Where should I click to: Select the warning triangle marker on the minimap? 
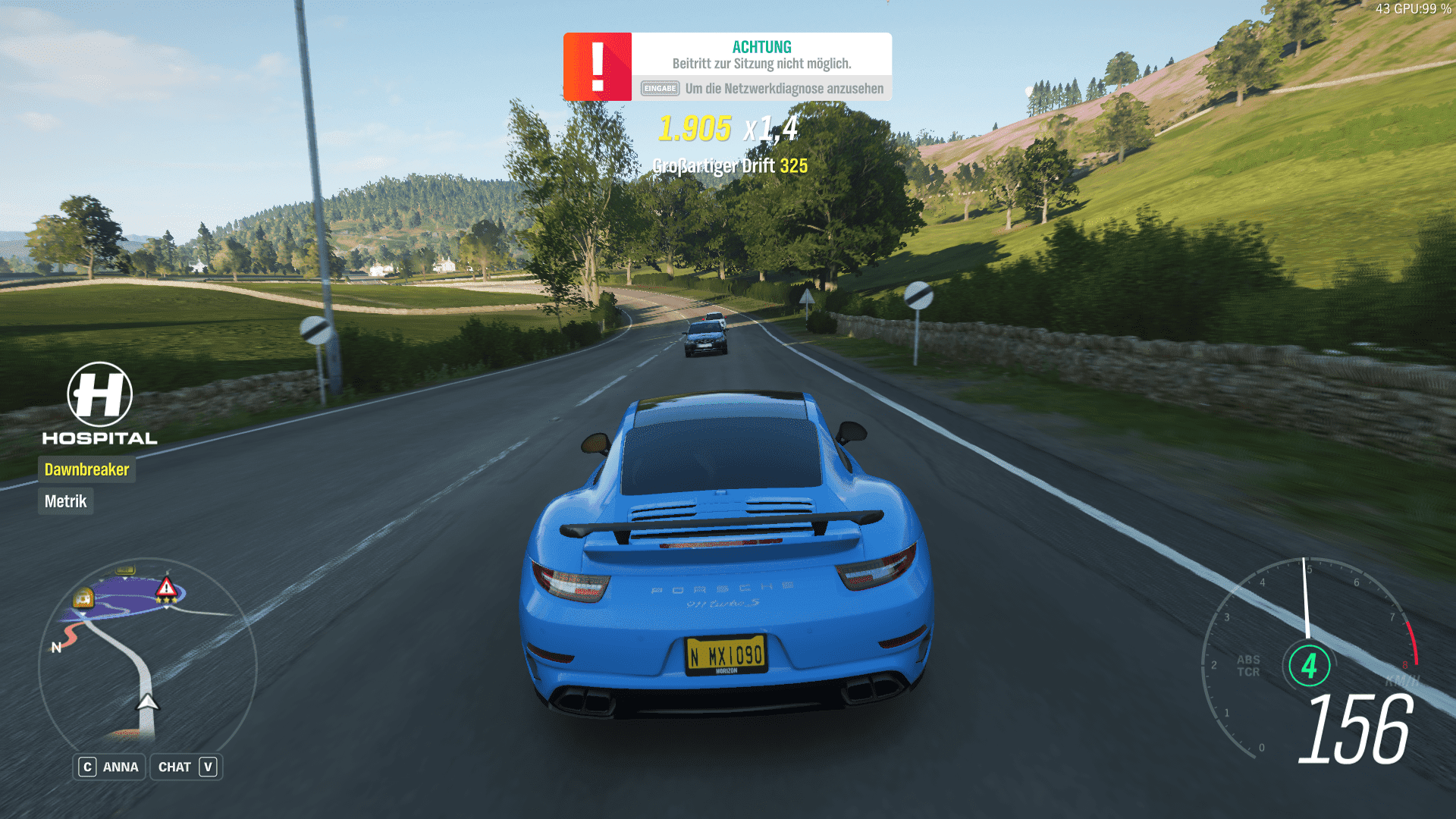166,588
